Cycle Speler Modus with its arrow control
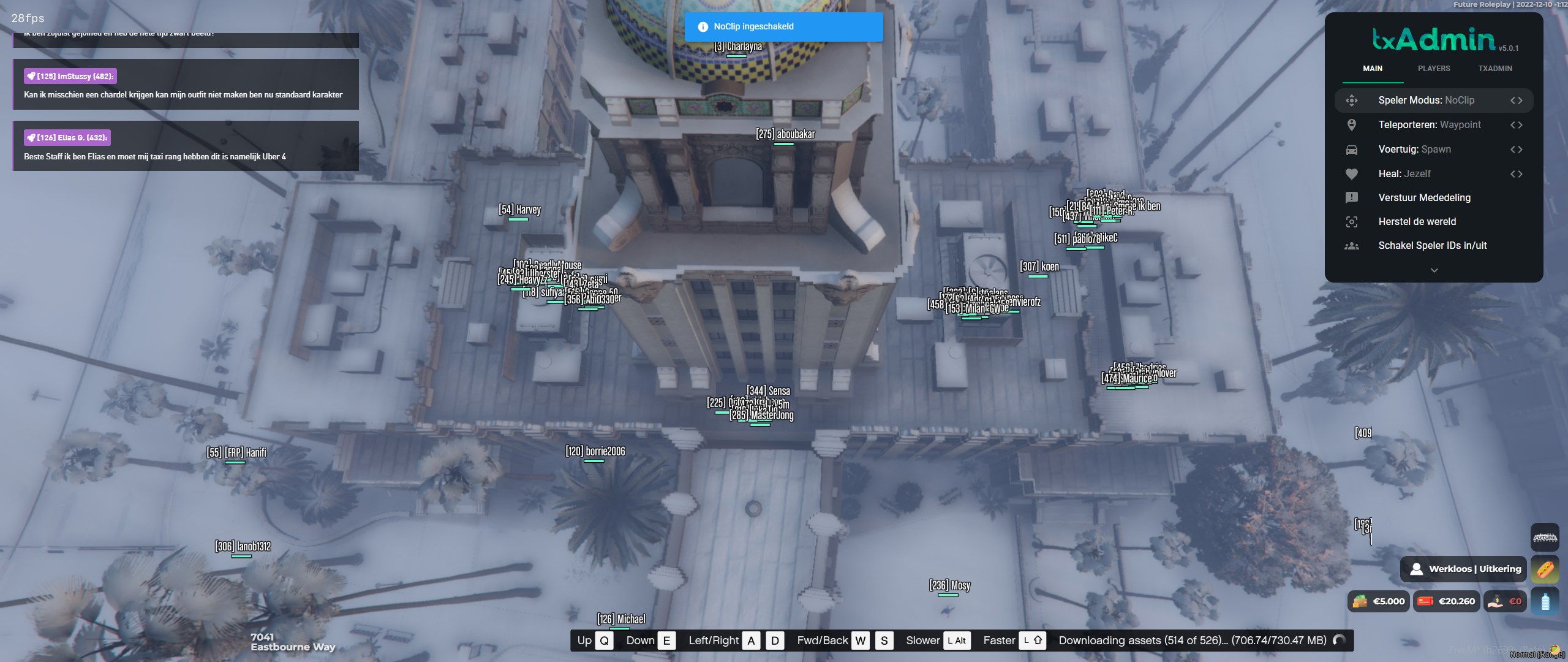 1516,101
